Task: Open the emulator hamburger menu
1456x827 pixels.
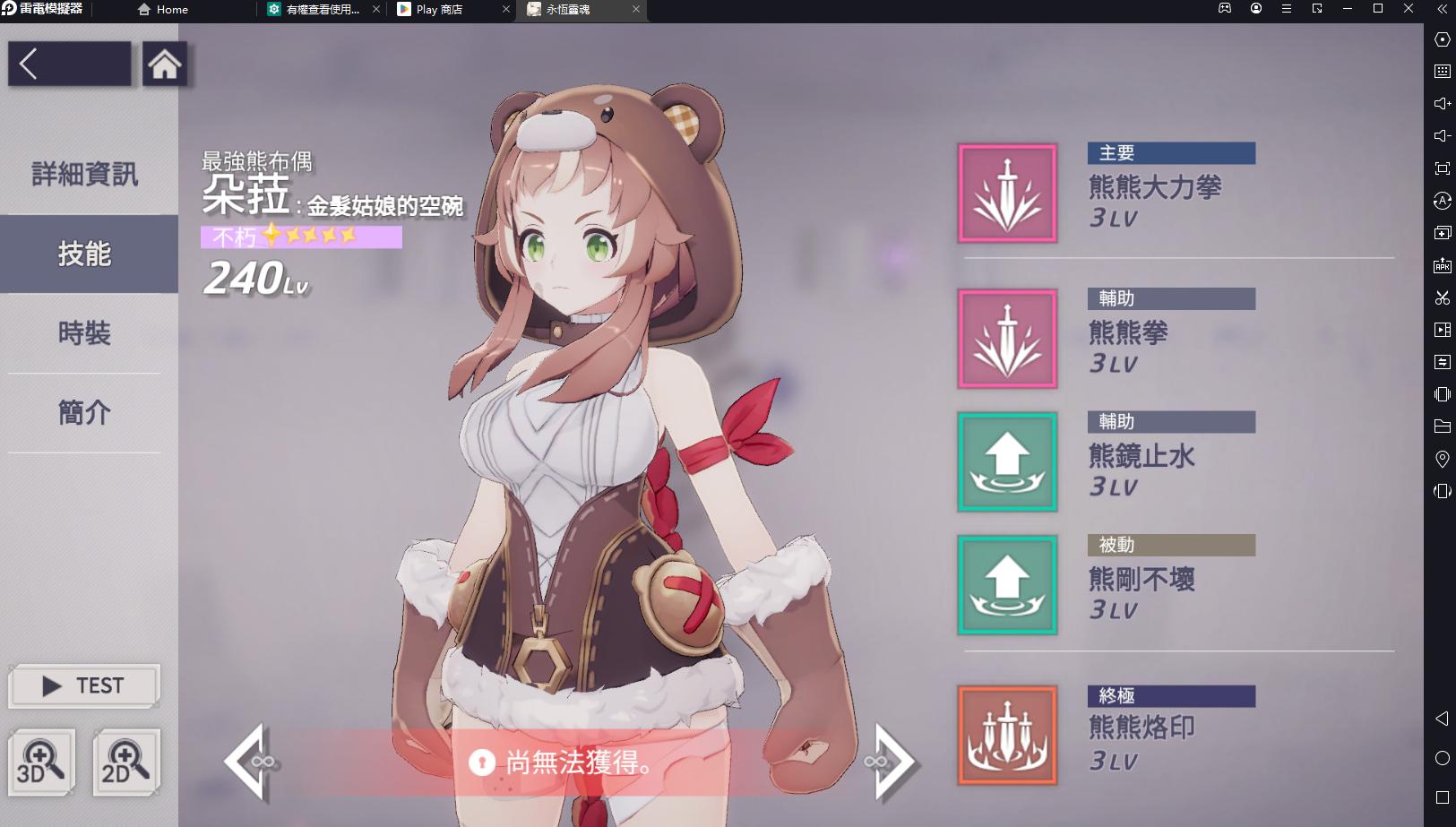Action: tap(1287, 9)
